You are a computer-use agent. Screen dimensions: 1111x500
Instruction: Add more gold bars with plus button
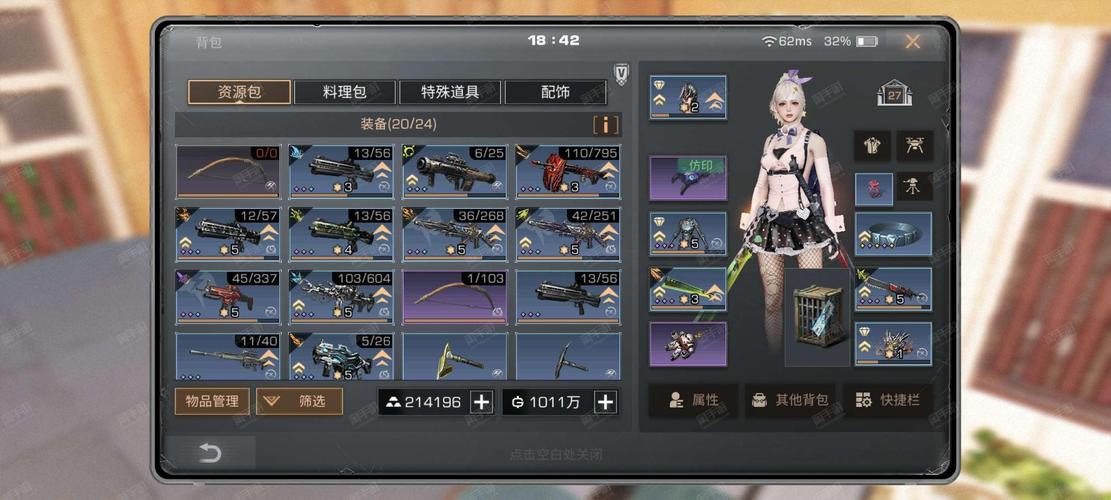pyautogui.click(x=482, y=402)
